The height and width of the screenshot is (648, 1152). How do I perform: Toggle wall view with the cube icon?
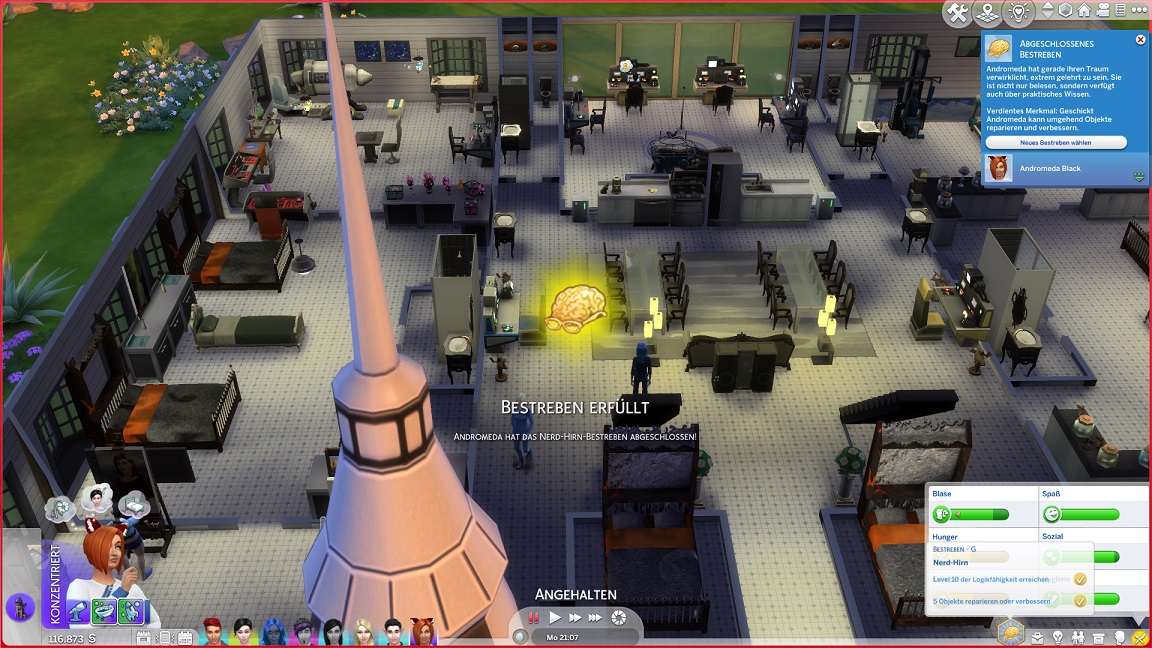(1068, 11)
